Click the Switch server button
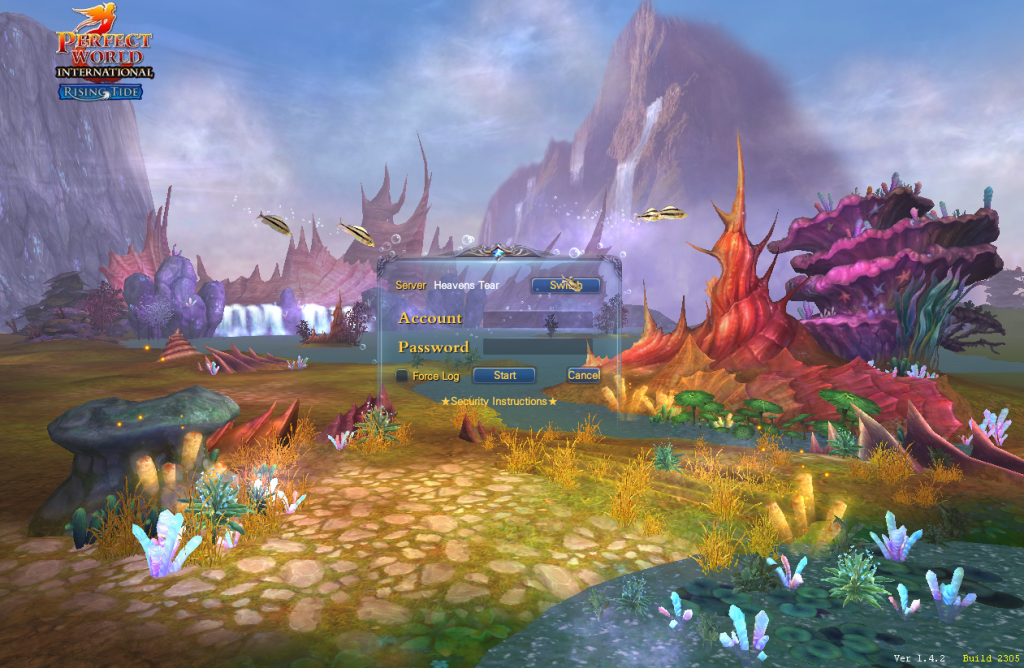 pos(566,285)
